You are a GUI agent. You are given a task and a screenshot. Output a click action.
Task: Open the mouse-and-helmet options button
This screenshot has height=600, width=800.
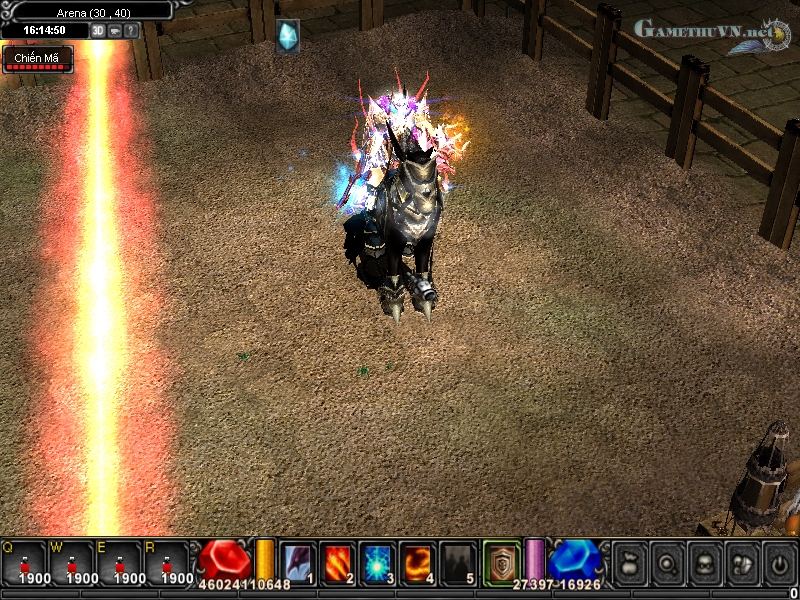[741, 562]
